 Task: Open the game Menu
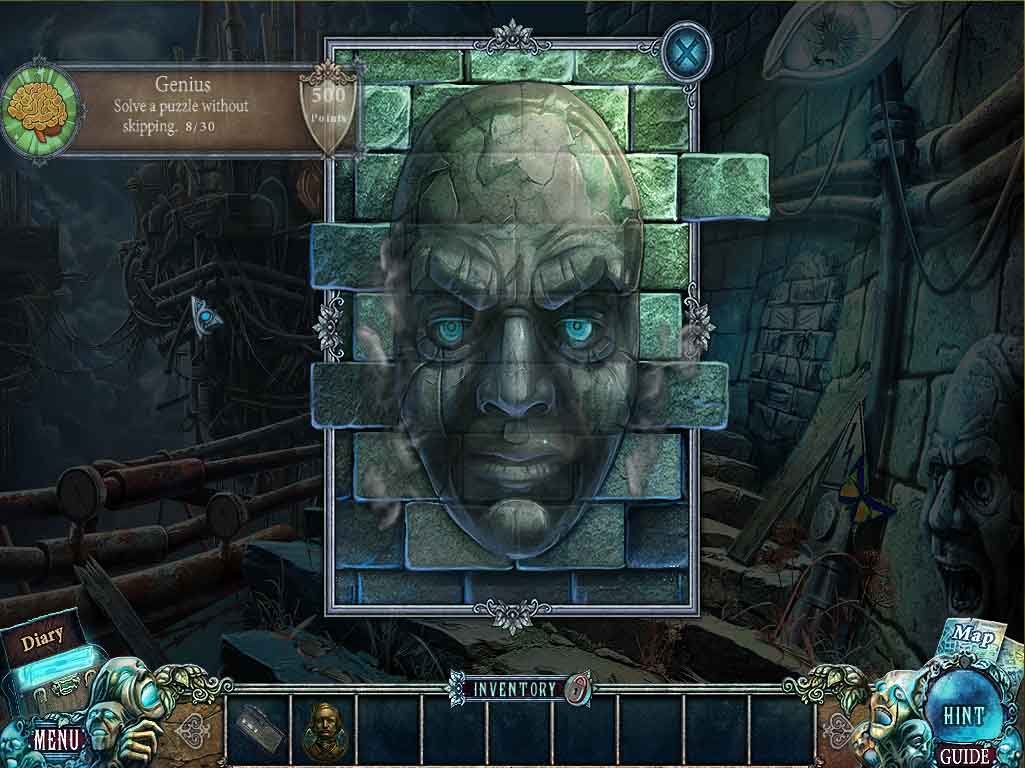(56, 741)
